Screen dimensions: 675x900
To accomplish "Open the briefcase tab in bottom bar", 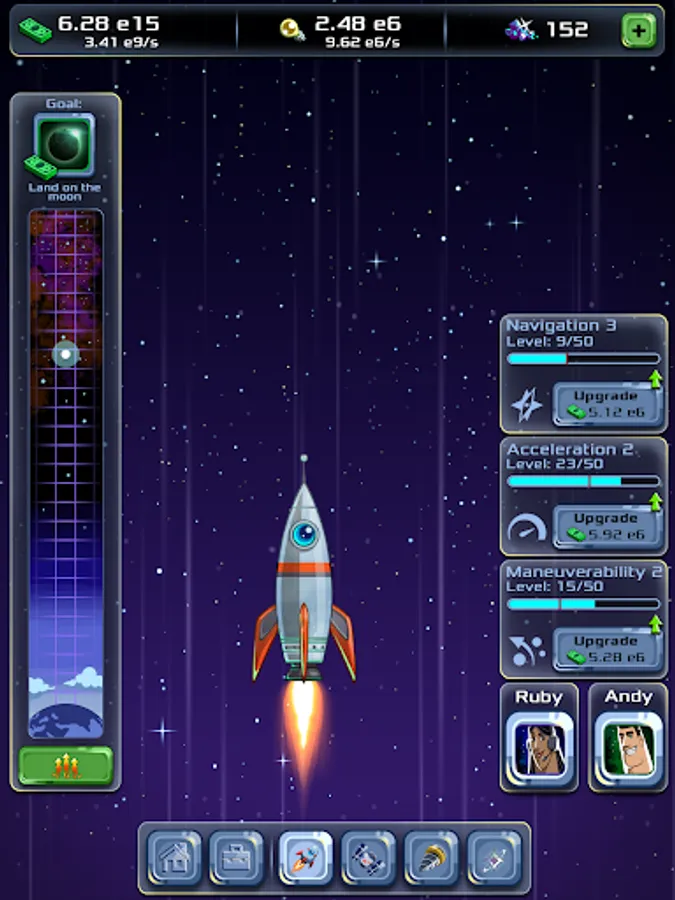I will tap(237, 857).
